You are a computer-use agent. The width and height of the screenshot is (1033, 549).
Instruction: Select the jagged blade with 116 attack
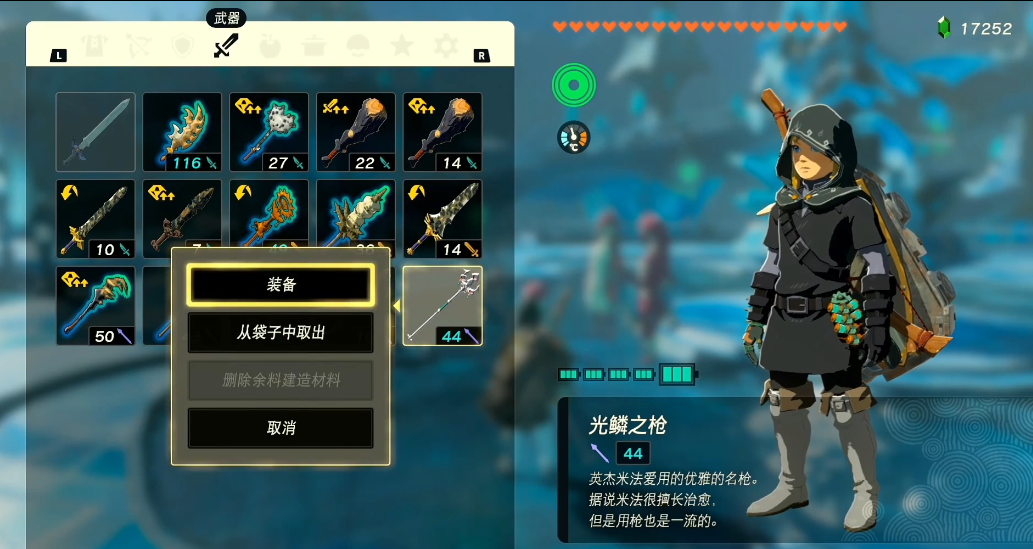tap(182, 132)
